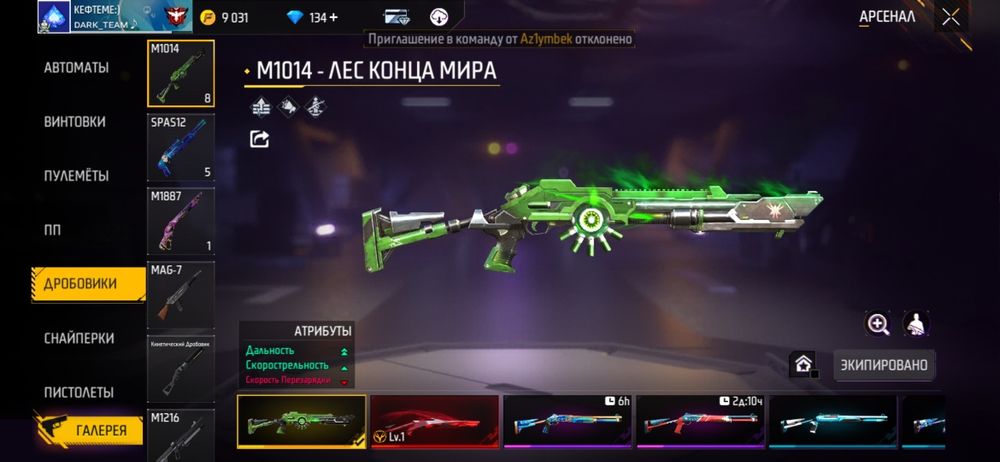Viewport: 1000px width, 462px height.
Task: Pick the skin with 2д:10ч timer
Action: pyautogui.click(x=700, y=420)
